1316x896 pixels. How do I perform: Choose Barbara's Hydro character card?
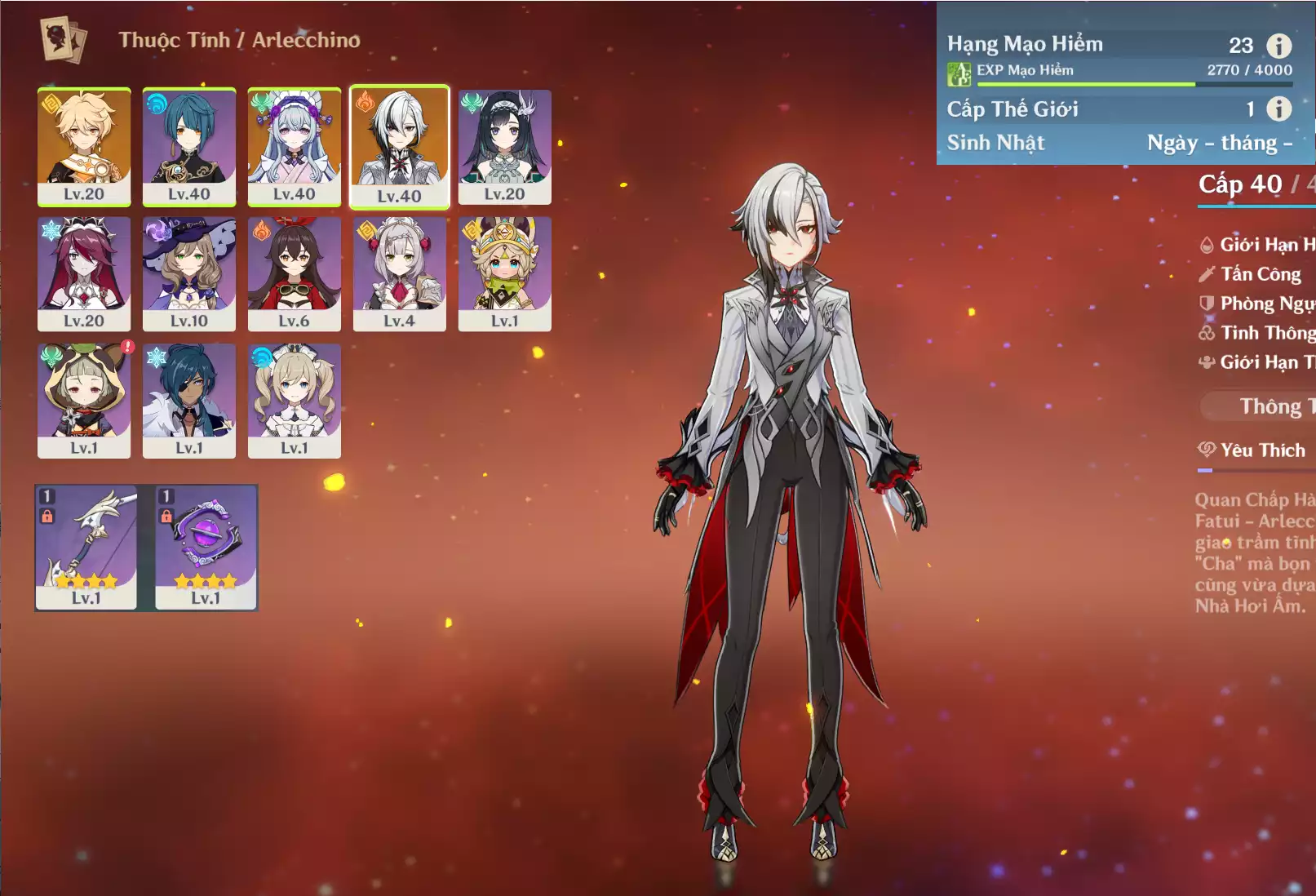pos(295,400)
